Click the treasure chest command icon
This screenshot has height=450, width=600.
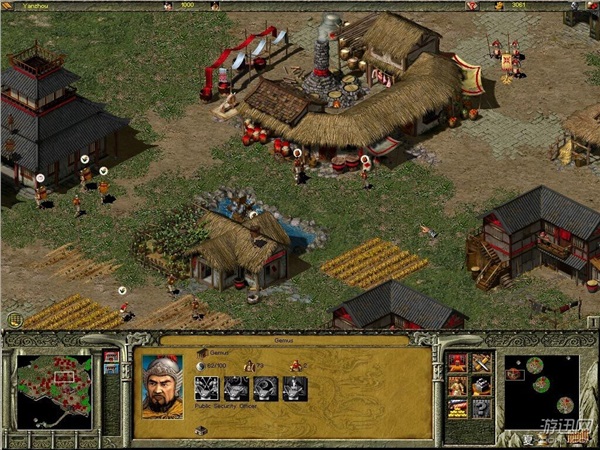click(480, 385)
